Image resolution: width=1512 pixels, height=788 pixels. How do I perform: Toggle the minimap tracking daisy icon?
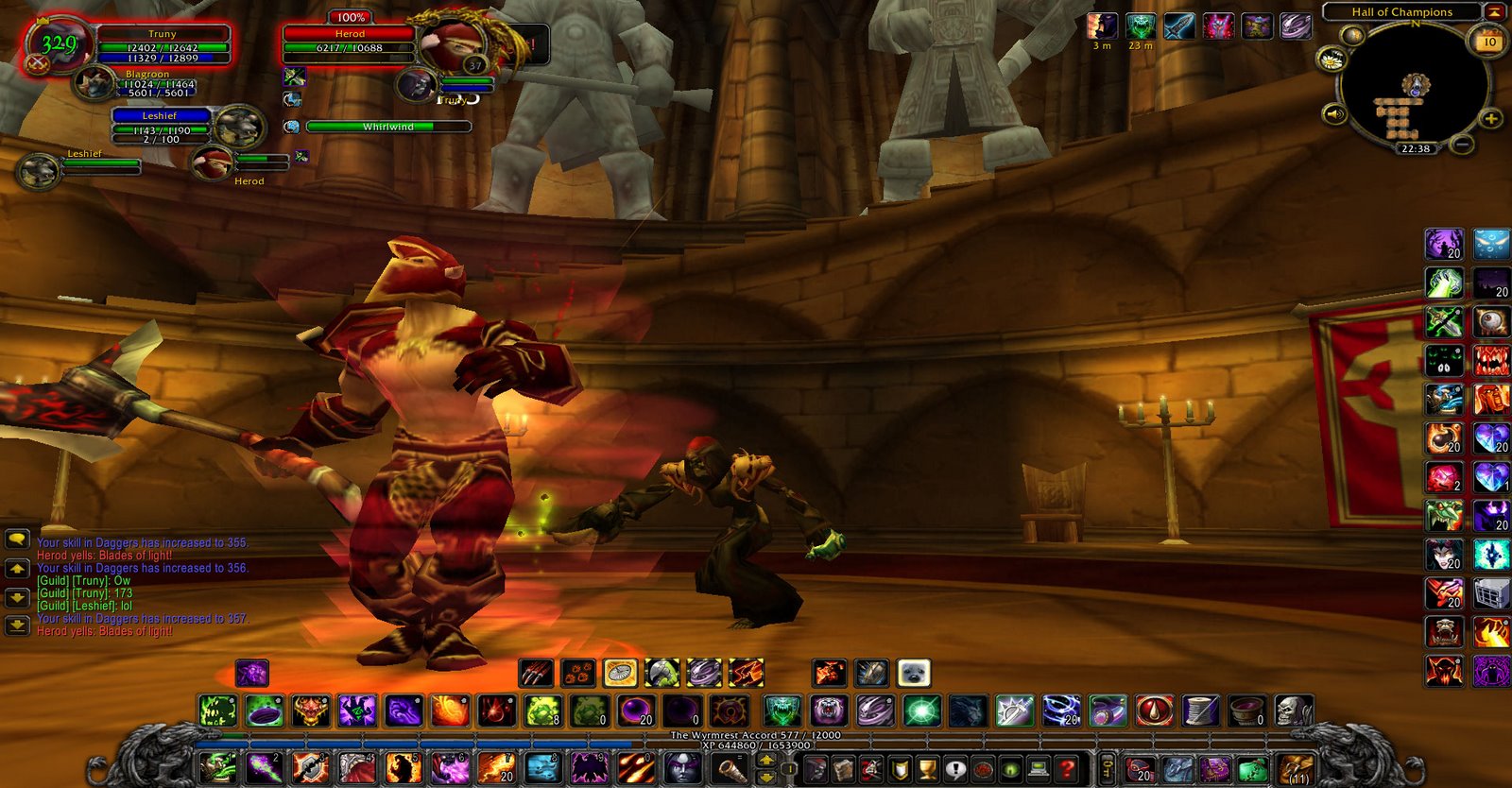coord(1331,60)
